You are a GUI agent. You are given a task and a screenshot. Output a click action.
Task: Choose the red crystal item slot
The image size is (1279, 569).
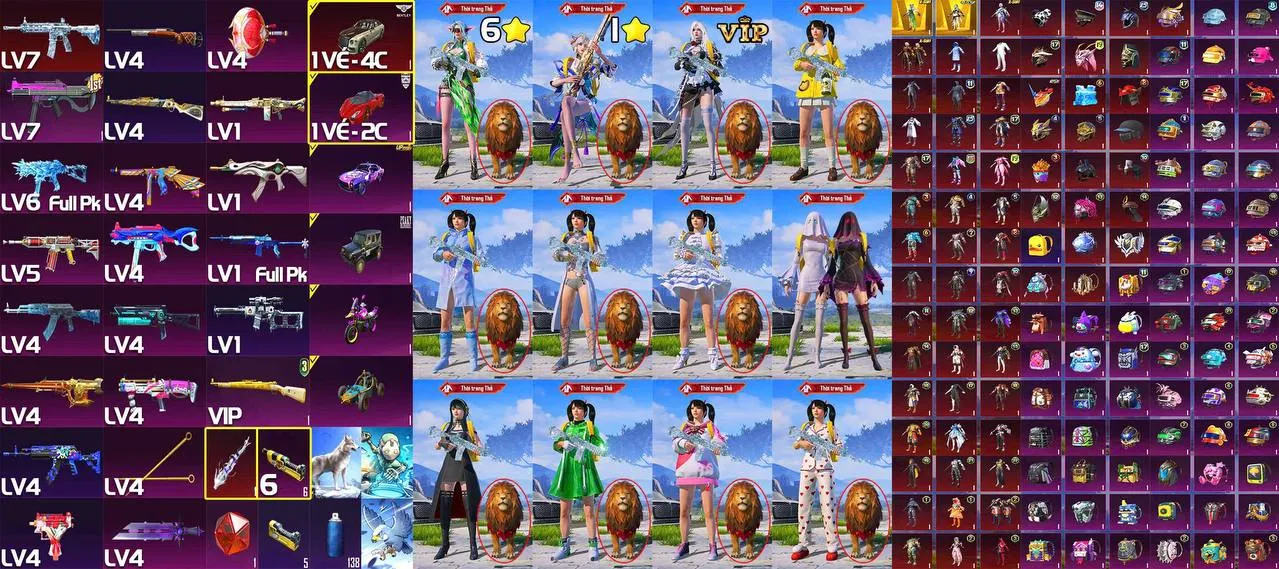(231, 534)
